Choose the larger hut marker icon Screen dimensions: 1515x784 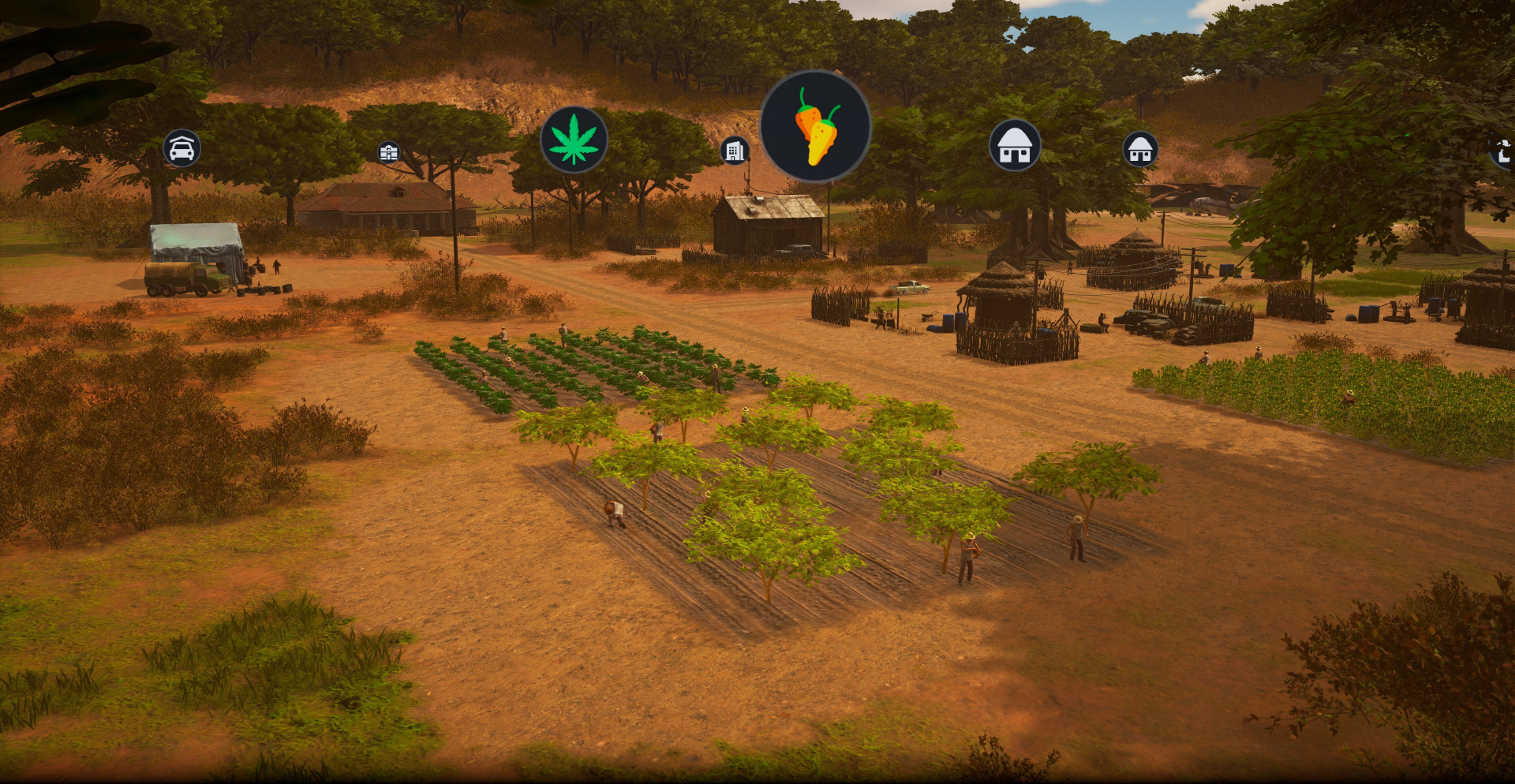pyautogui.click(x=1015, y=146)
